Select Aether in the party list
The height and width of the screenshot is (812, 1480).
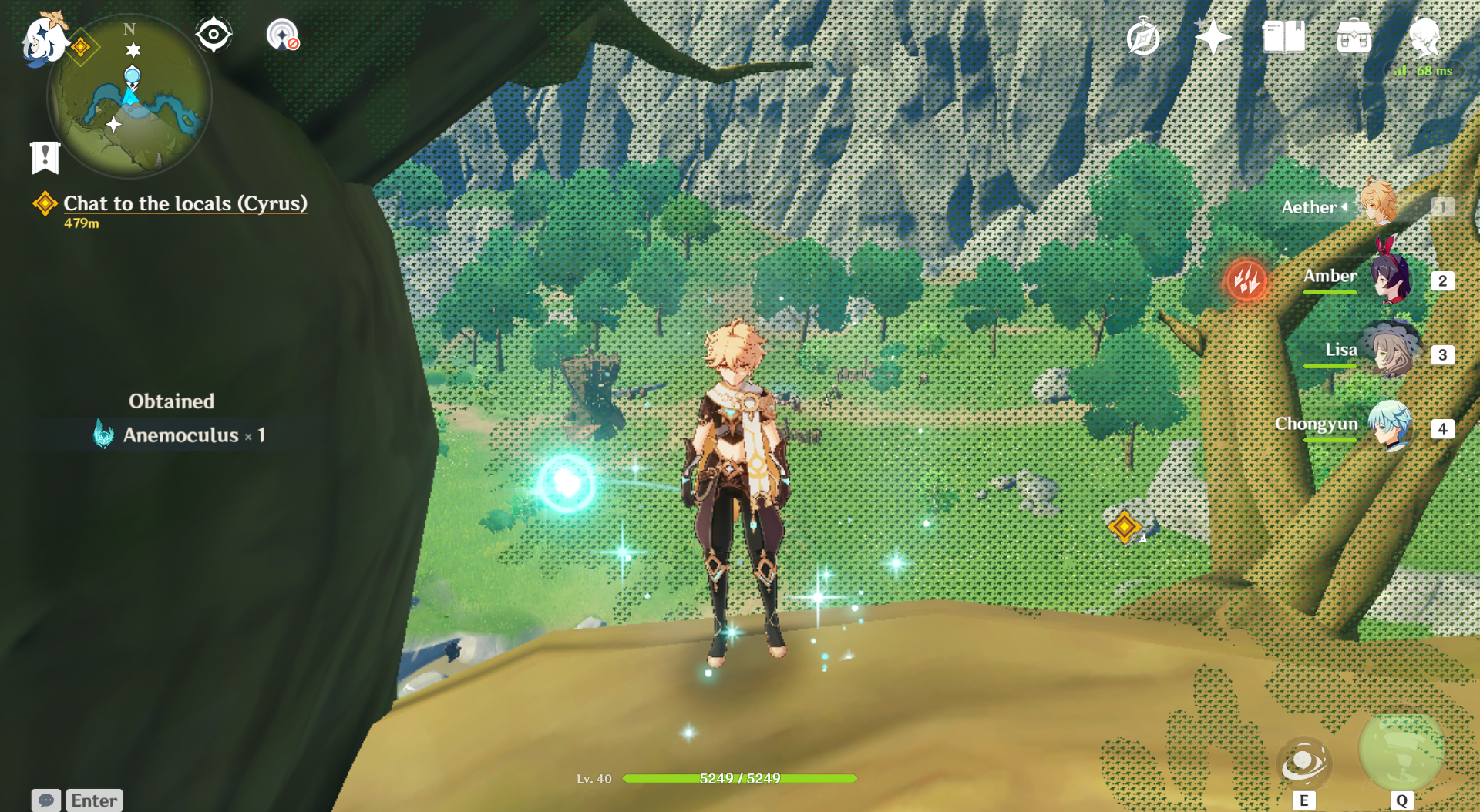(x=1377, y=204)
